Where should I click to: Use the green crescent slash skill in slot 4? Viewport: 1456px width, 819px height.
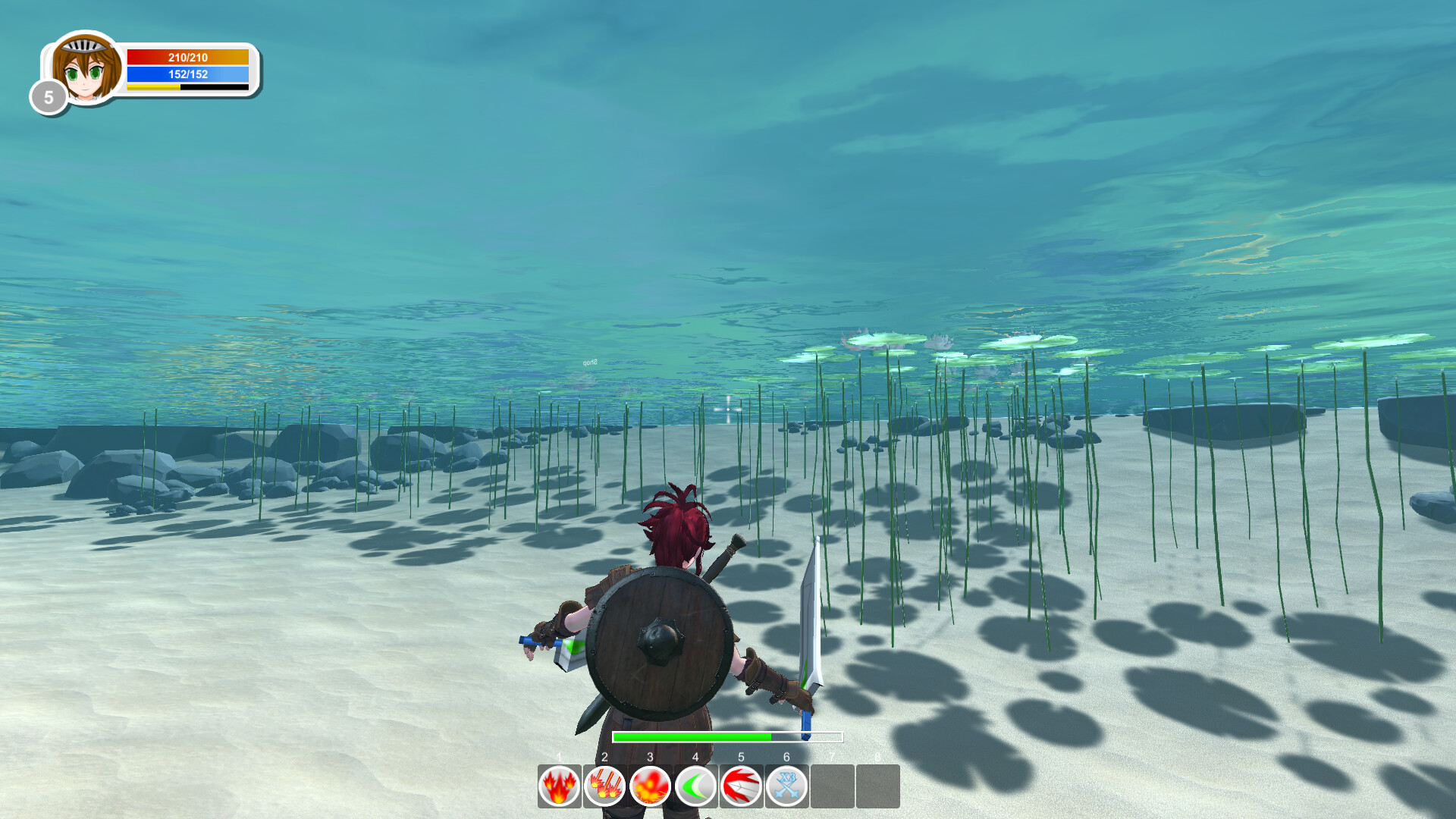[695, 786]
